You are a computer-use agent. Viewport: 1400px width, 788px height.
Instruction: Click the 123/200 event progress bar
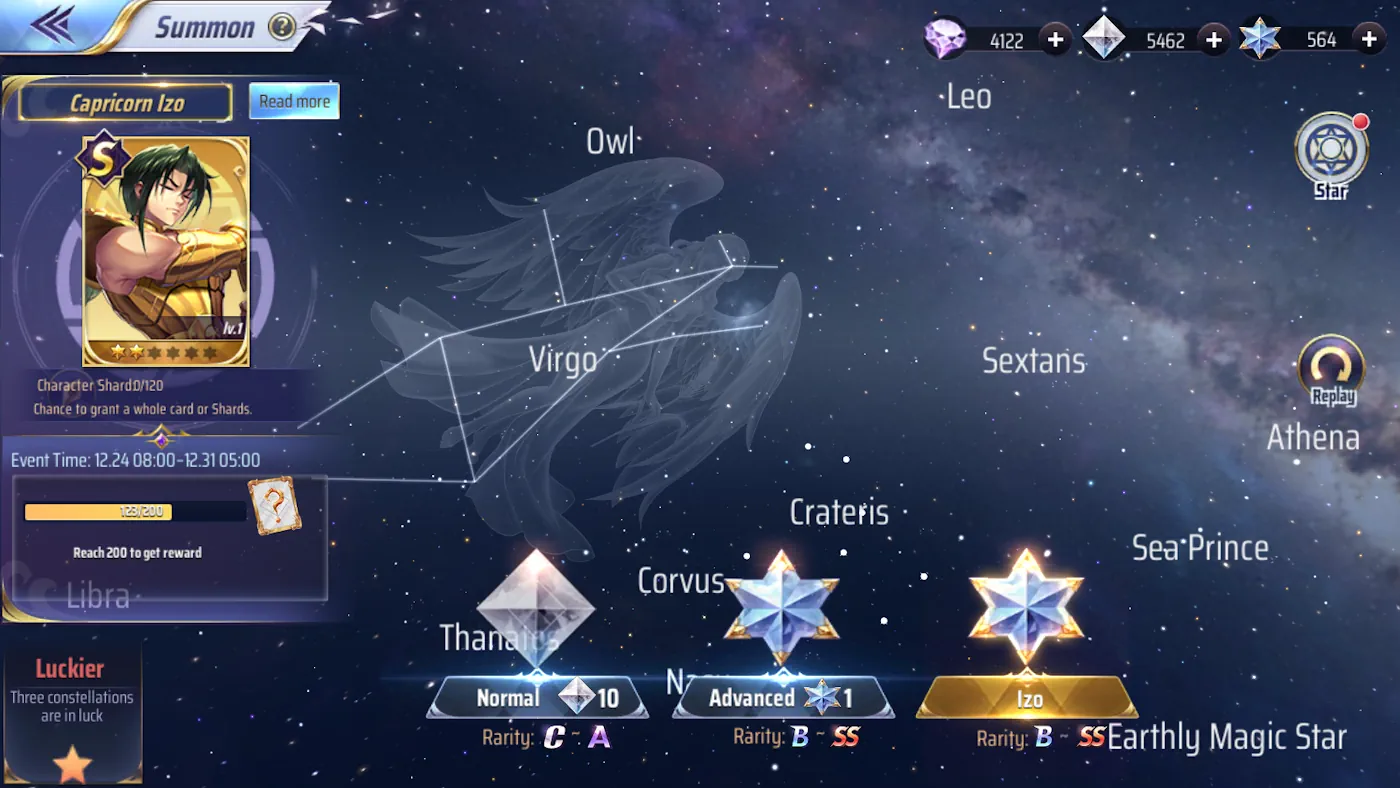(134, 511)
